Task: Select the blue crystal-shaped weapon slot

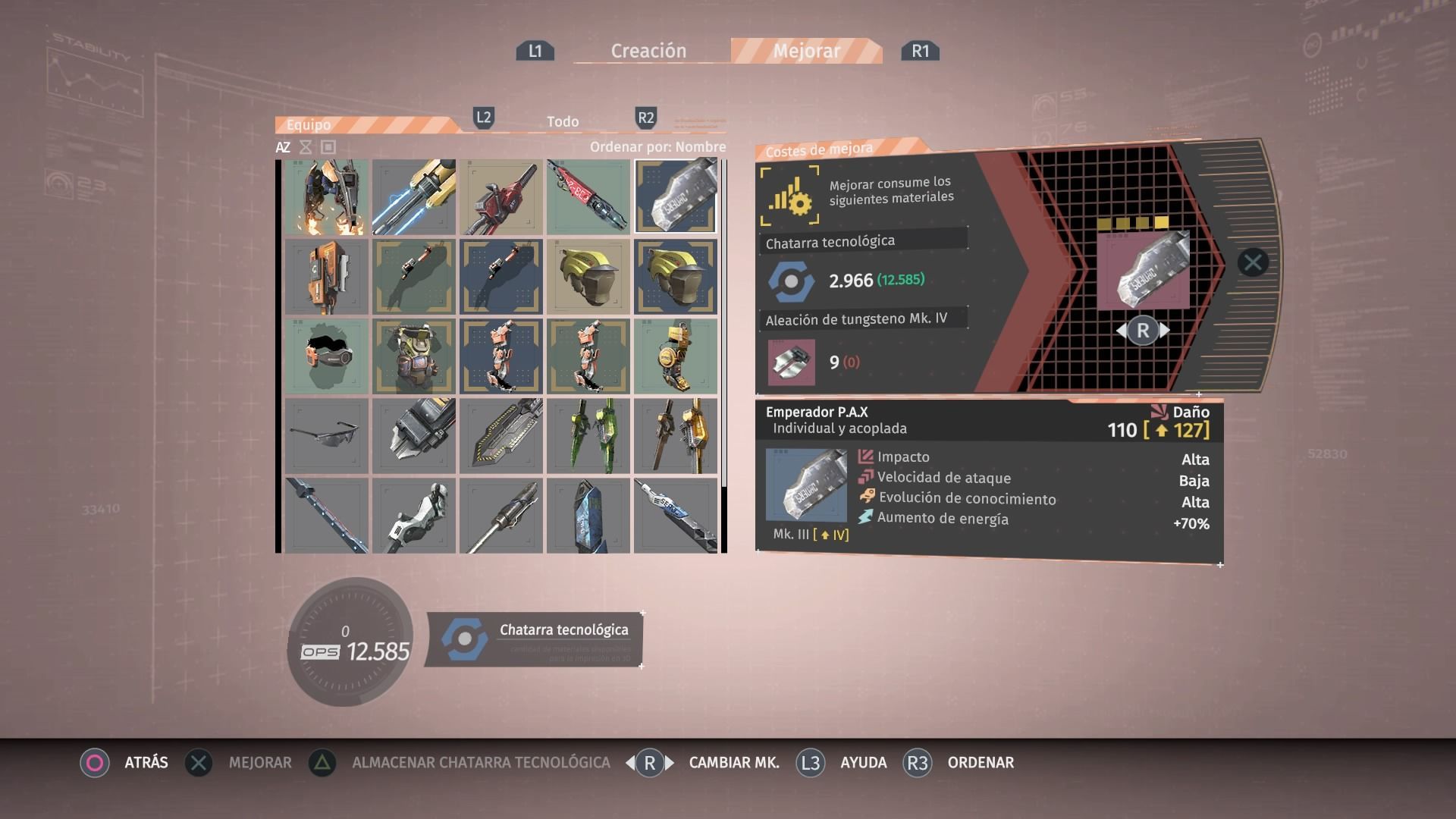Action: pyautogui.click(x=588, y=516)
